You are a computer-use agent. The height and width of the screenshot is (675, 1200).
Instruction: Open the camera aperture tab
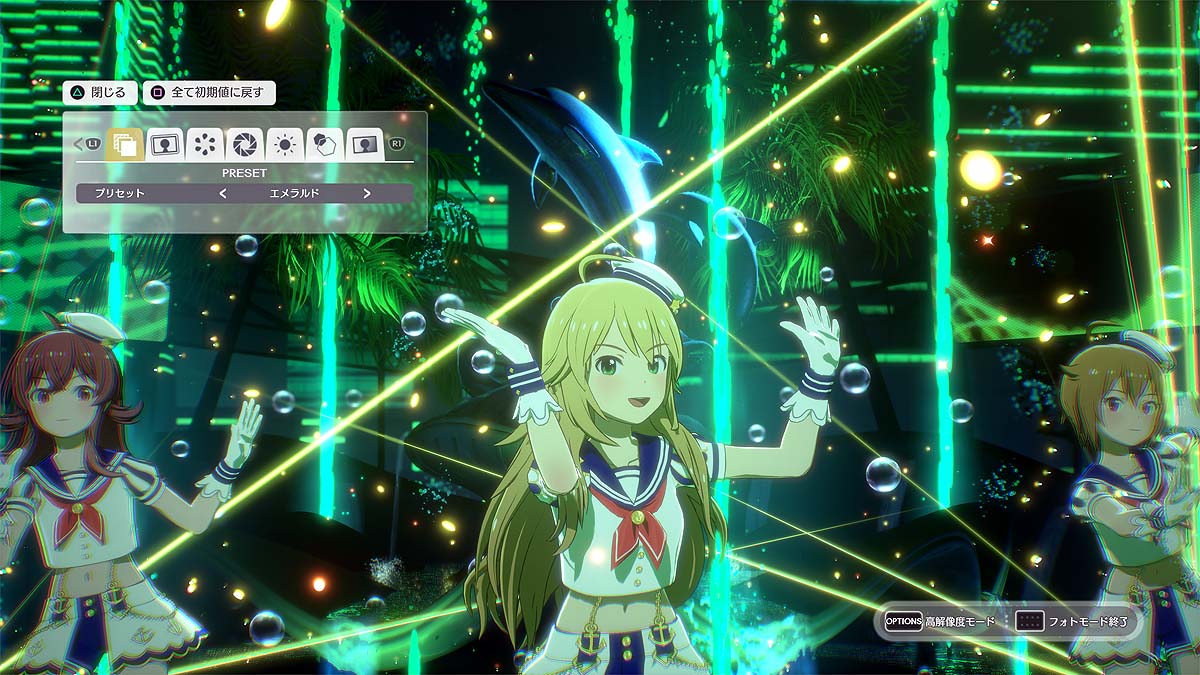[244, 145]
